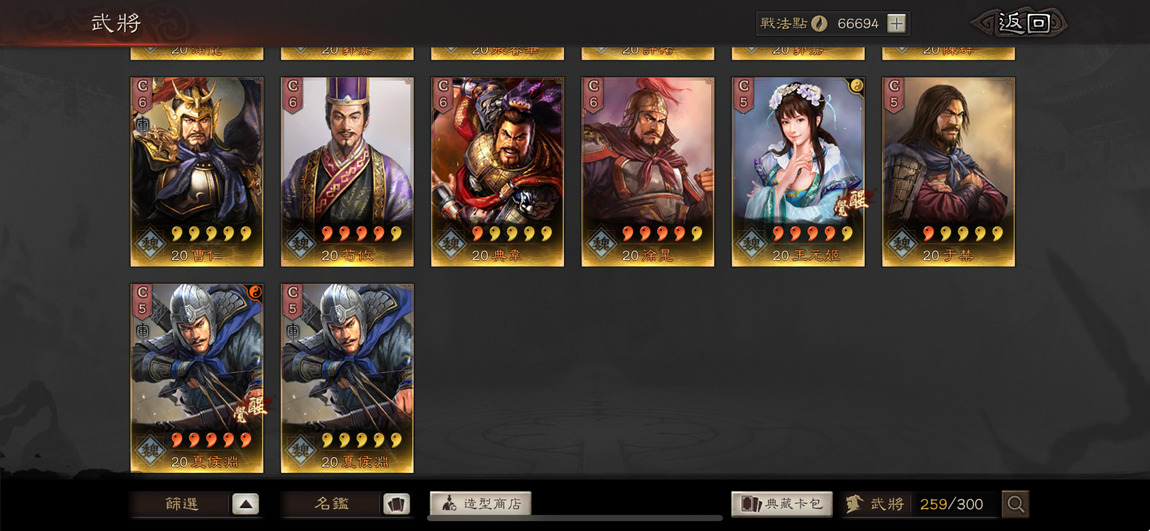Open the 名鑑 general catalogue
The height and width of the screenshot is (531, 1150).
click(x=346, y=504)
